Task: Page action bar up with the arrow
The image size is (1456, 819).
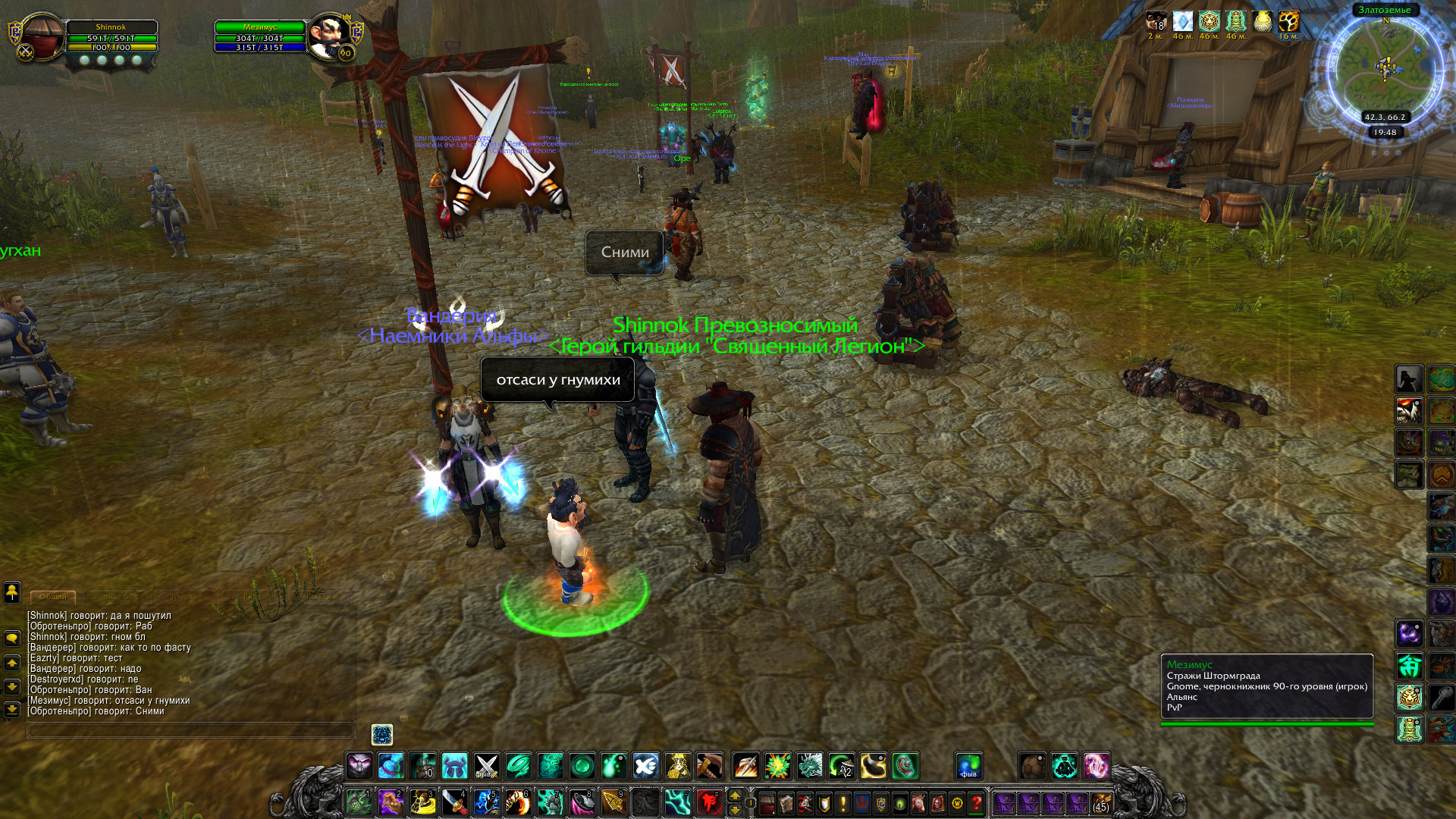Action: tap(734, 795)
